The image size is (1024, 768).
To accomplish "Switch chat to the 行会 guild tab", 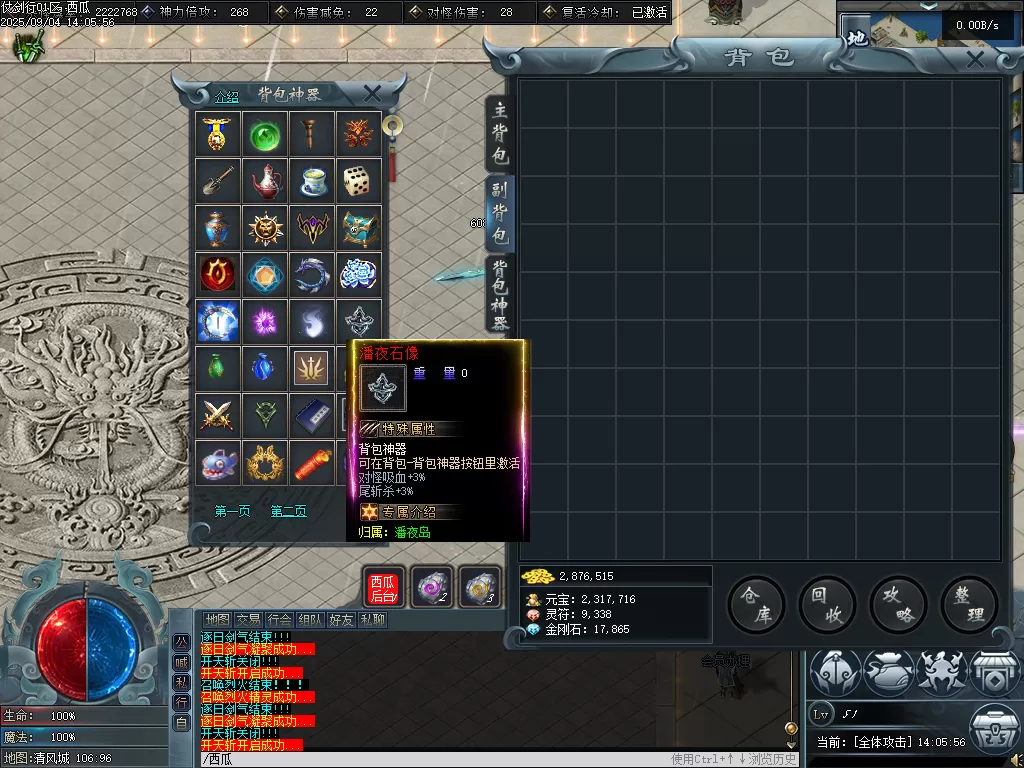I will pyautogui.click(x=281, y=620).
